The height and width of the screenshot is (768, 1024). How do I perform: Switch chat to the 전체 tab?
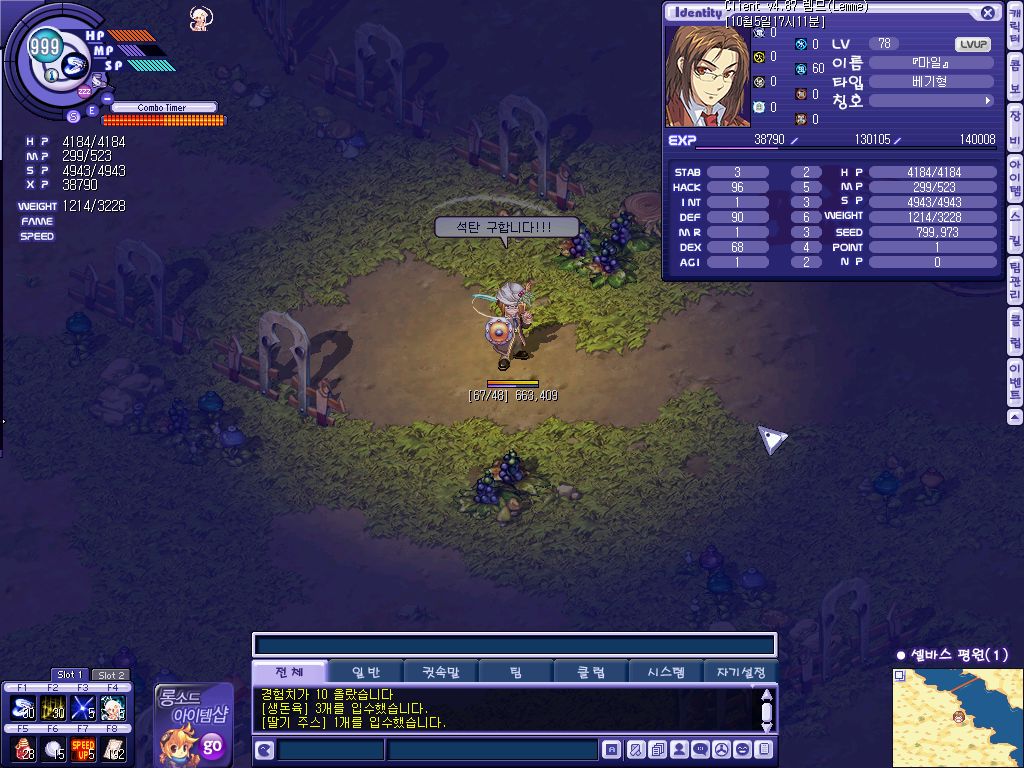click(289, 672)
